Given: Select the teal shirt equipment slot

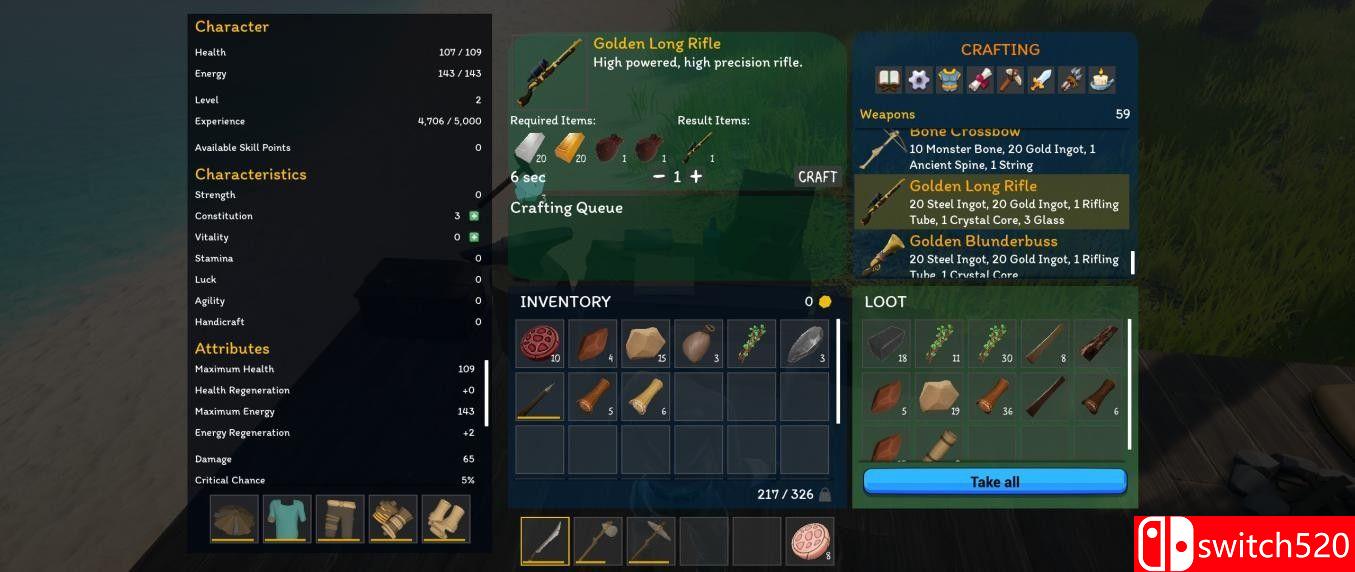Looking at the screenshot, I should (x=287, y=519).
